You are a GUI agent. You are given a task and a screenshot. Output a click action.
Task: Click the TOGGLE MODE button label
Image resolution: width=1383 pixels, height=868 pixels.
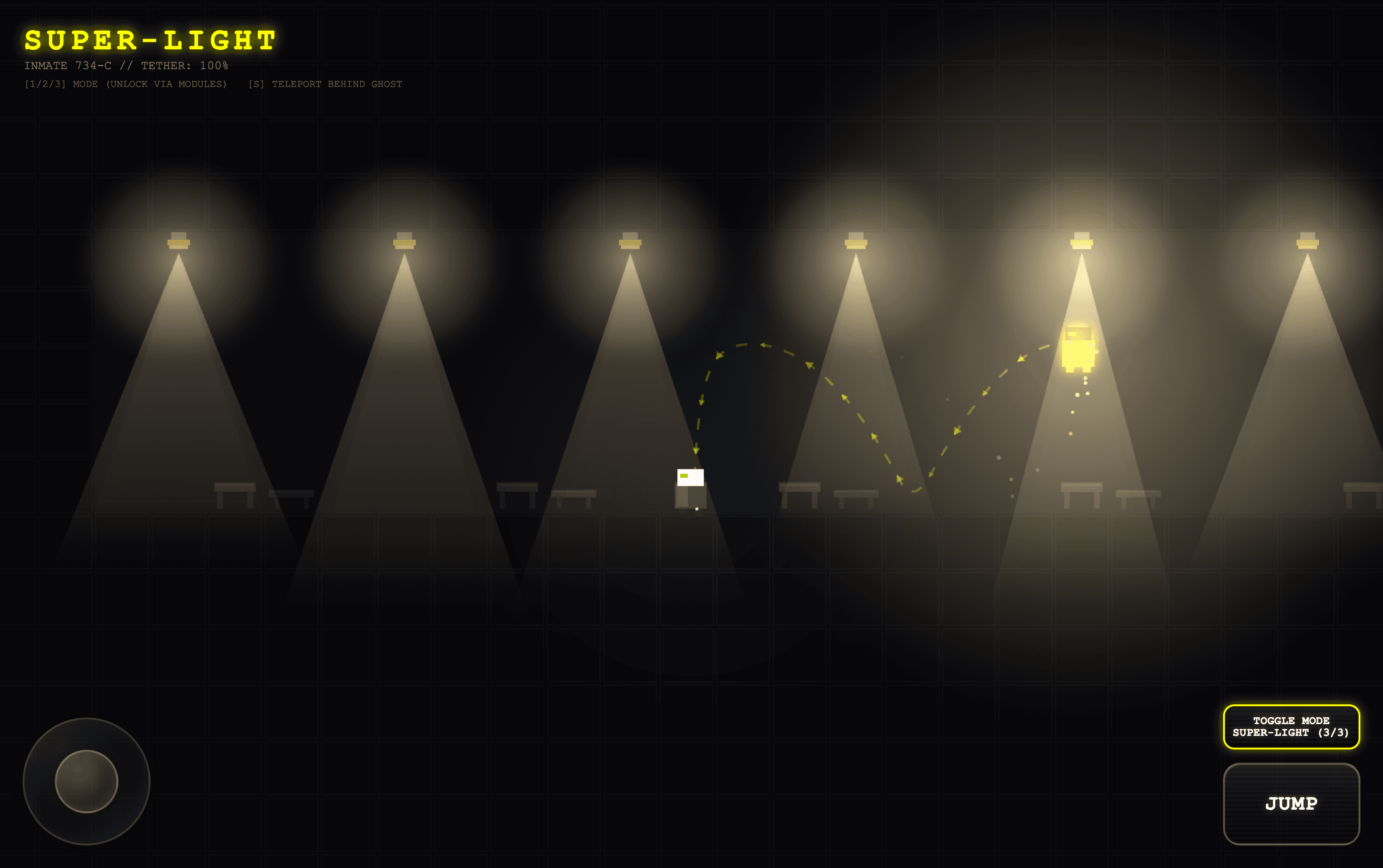(x=1291, y=720)
